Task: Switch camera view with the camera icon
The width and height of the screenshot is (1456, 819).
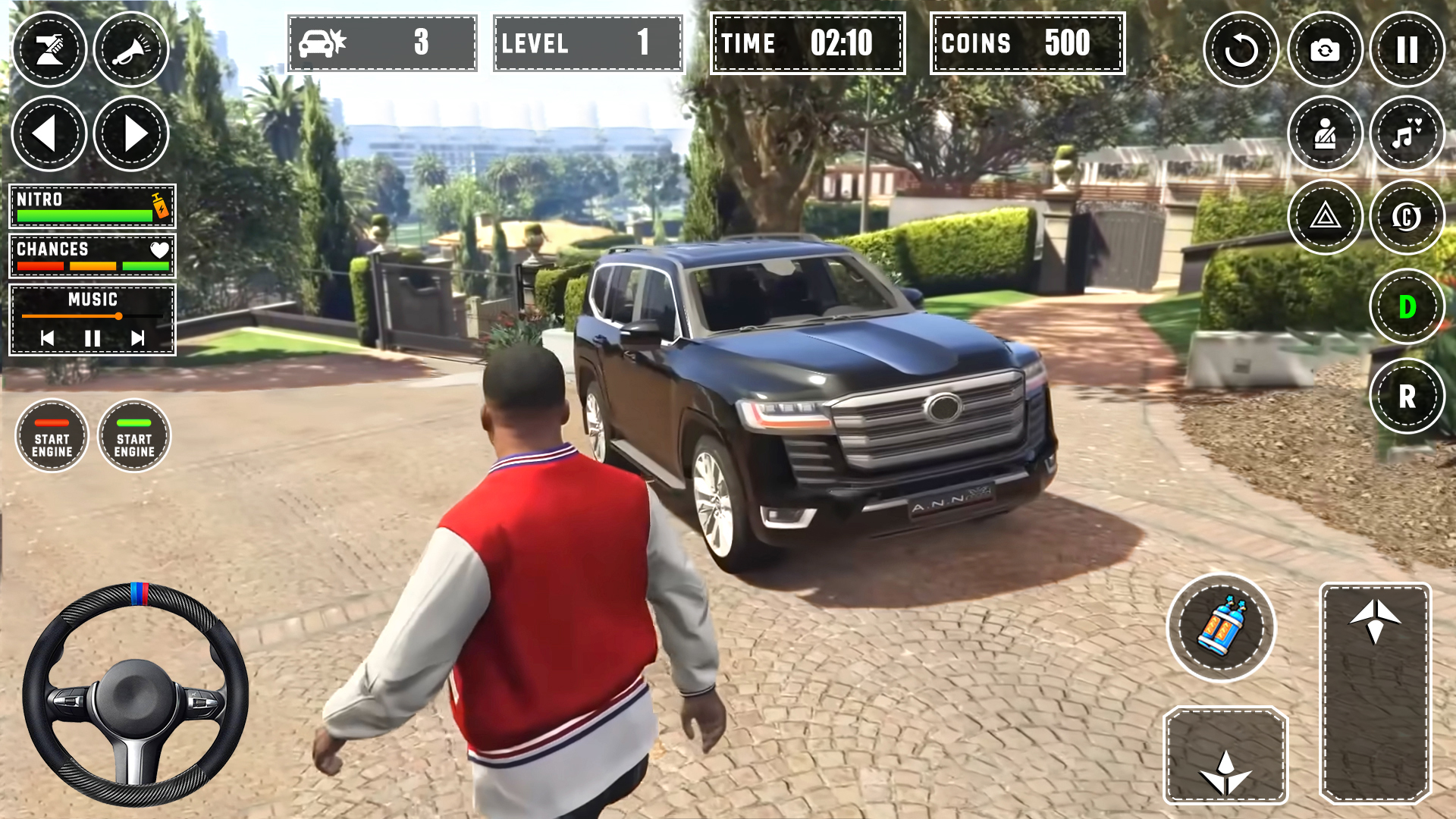Action: click(x=1324, y=50)
